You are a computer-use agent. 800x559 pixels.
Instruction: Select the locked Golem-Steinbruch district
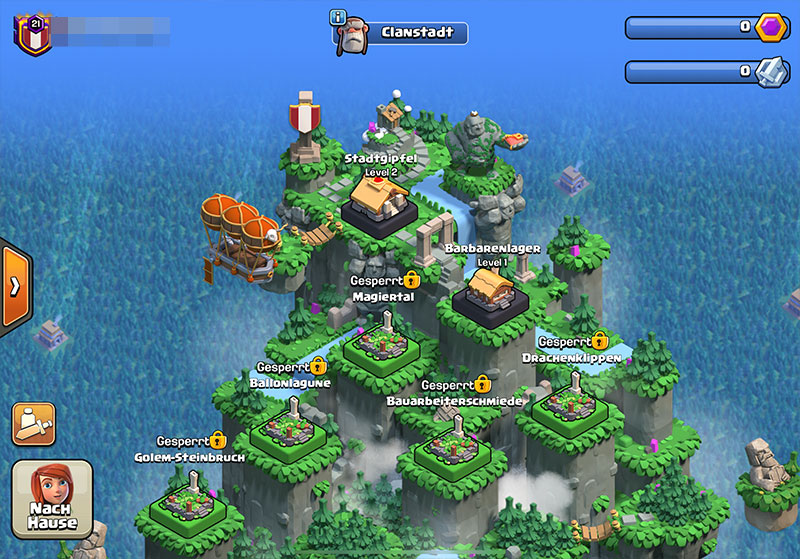(188, 501)
